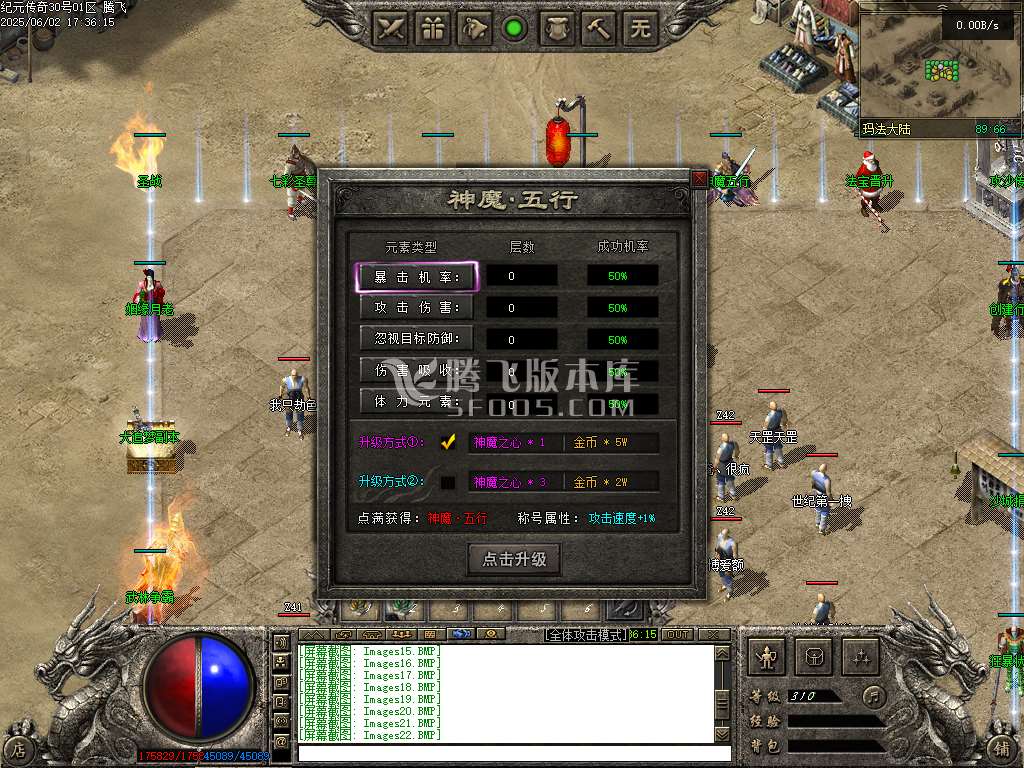Open the 店 shop button
The image size is (1024, 768).
[19, 748]
